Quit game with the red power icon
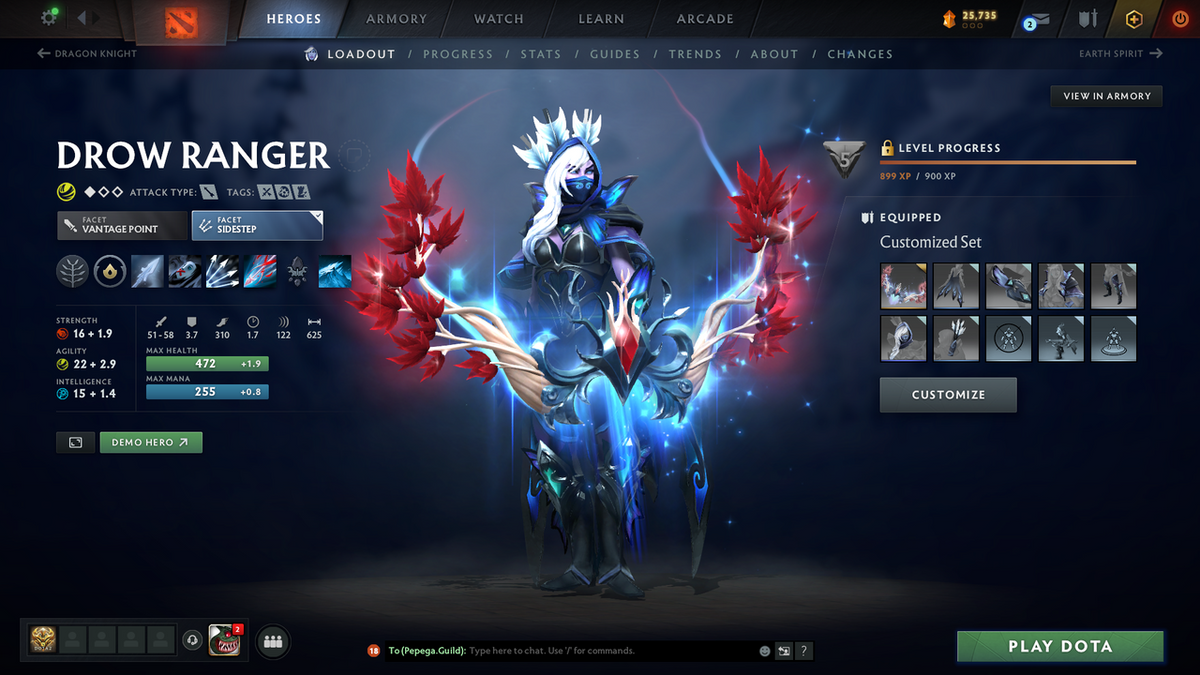Viewport: 1200px width, 675px height. click(1179, 19)
